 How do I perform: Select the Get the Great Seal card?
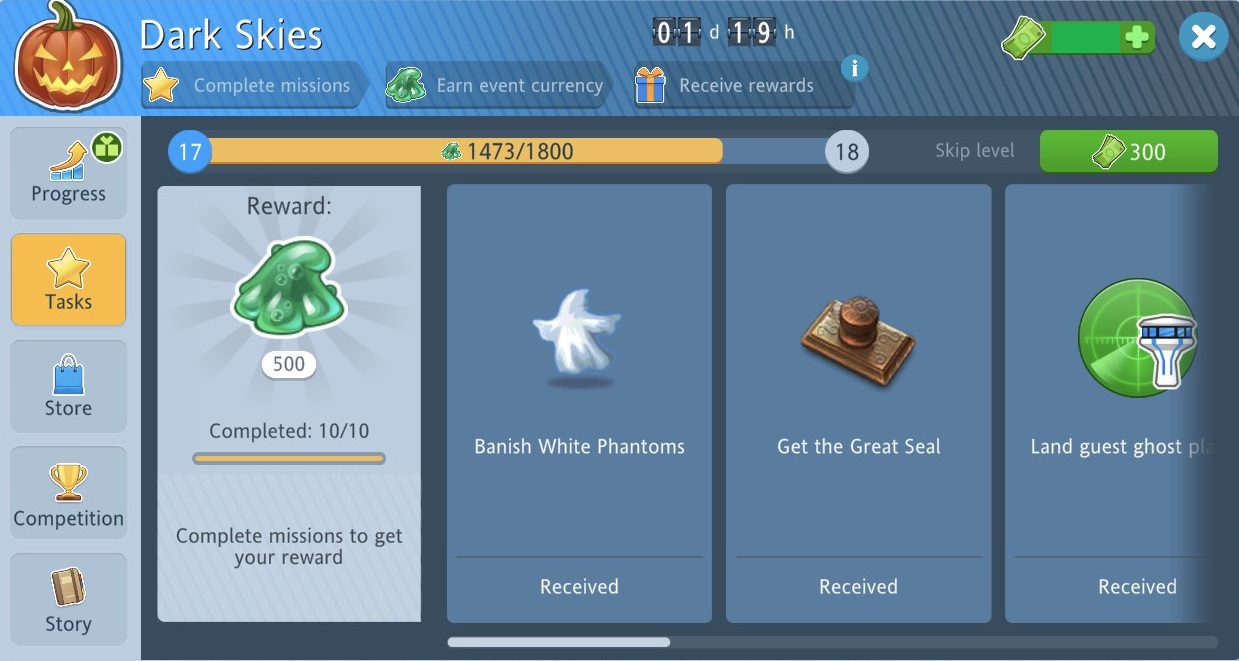(x=858, y=403)
